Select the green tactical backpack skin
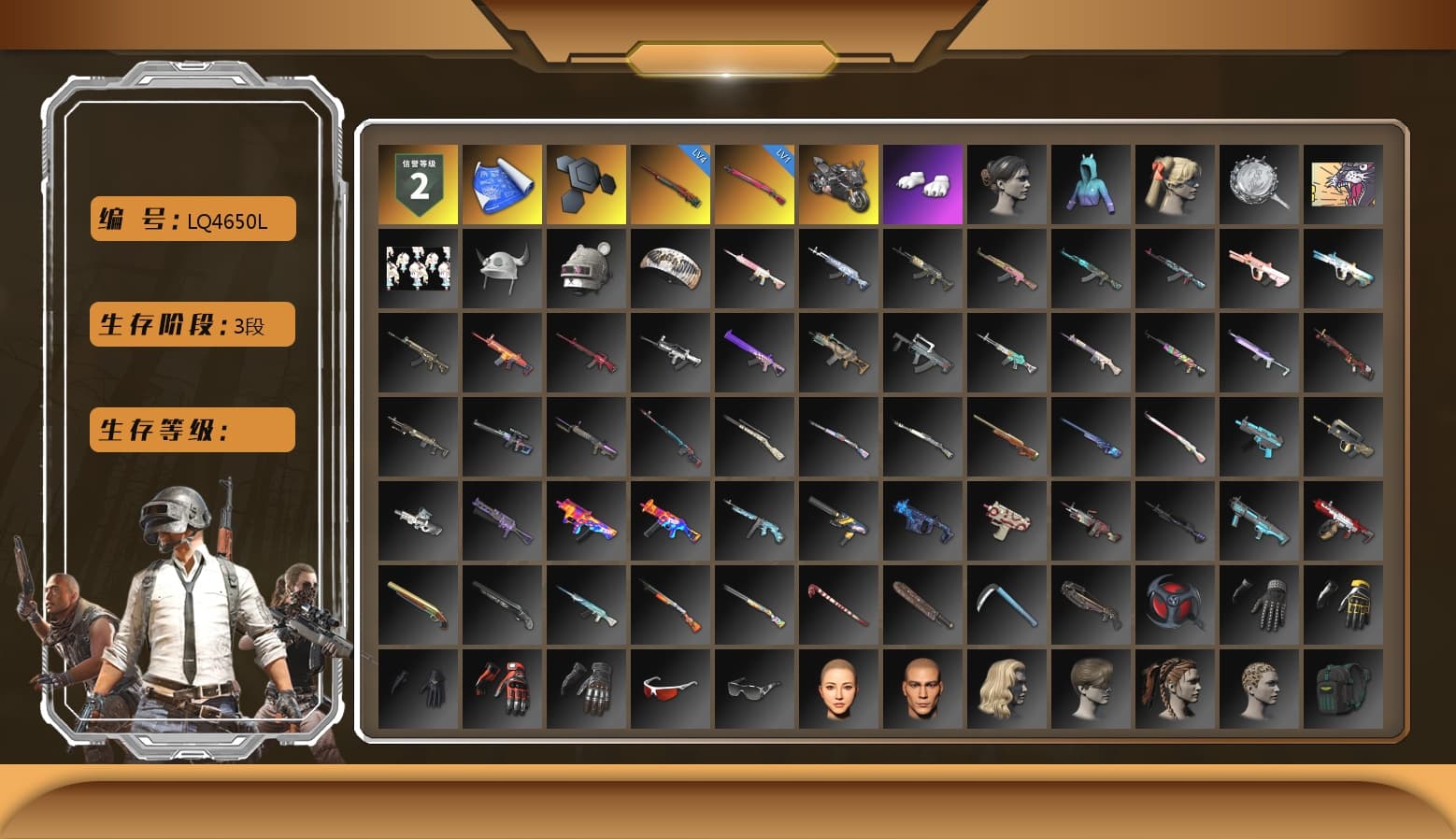 point(1343,687)
